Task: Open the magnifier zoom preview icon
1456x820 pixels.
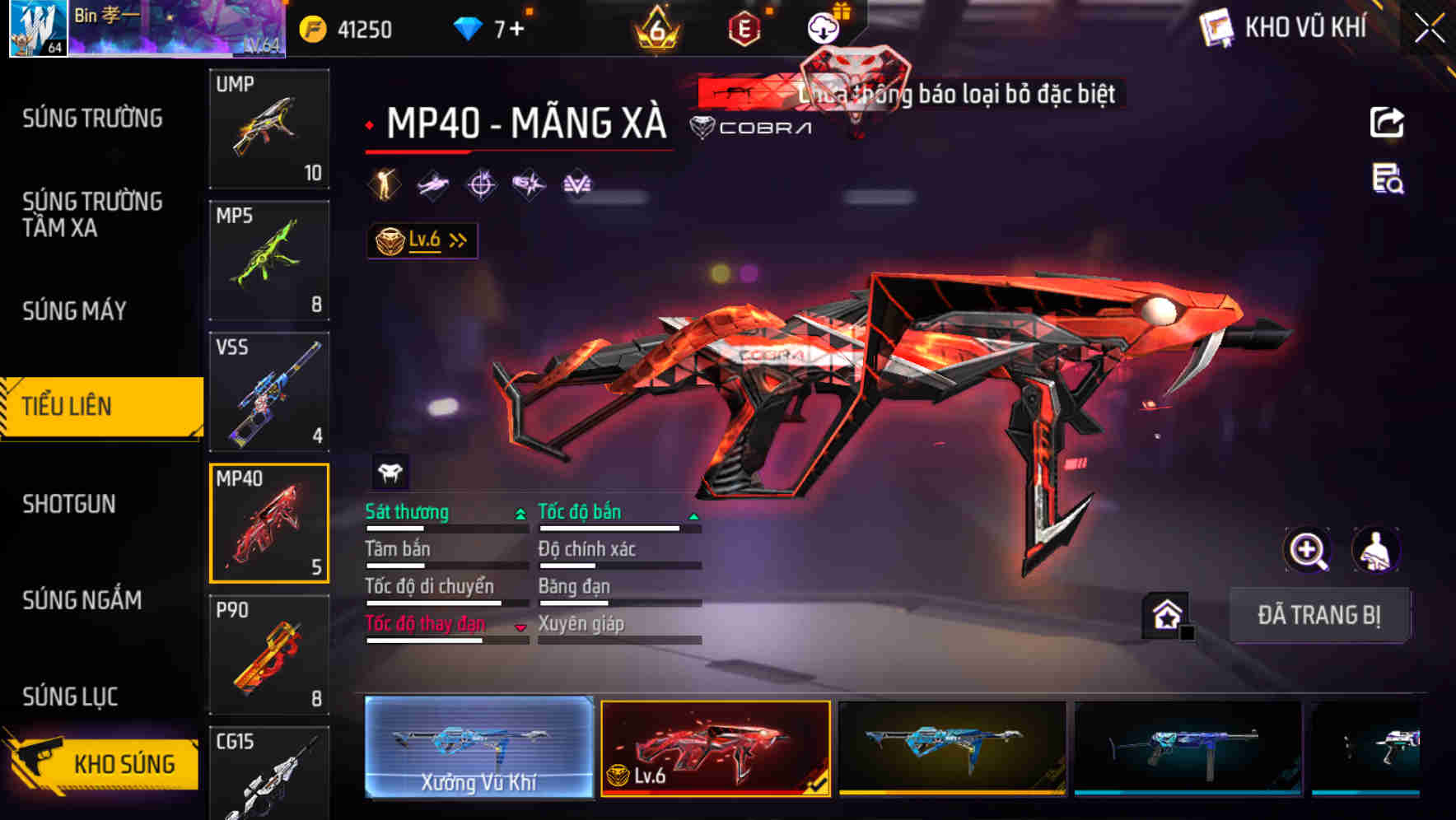Action: point(1308,550)
